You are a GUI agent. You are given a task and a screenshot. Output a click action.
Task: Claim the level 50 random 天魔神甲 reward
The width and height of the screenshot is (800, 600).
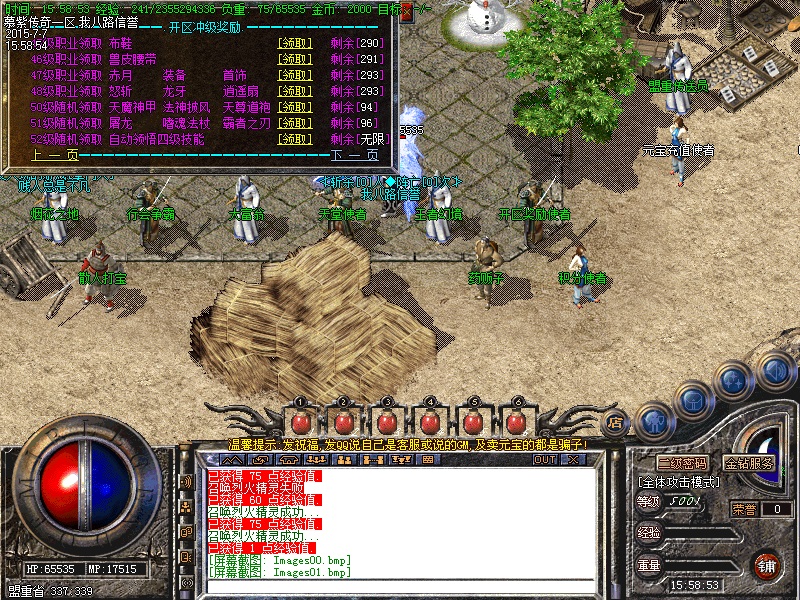point(295,107)
